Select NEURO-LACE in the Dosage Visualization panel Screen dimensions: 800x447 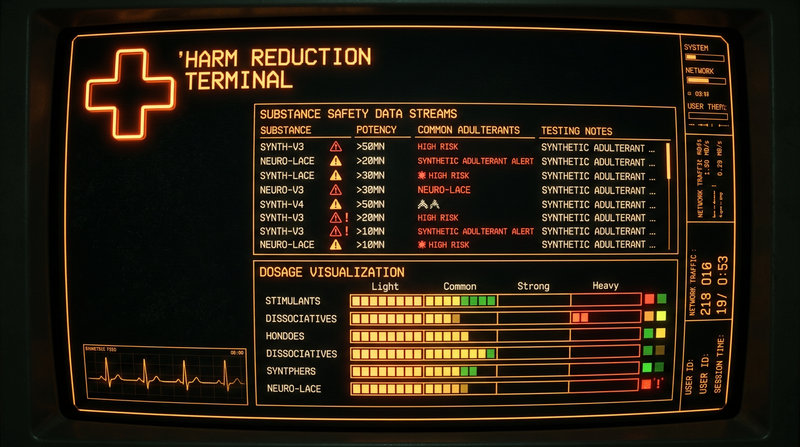[x=293, y=388]
